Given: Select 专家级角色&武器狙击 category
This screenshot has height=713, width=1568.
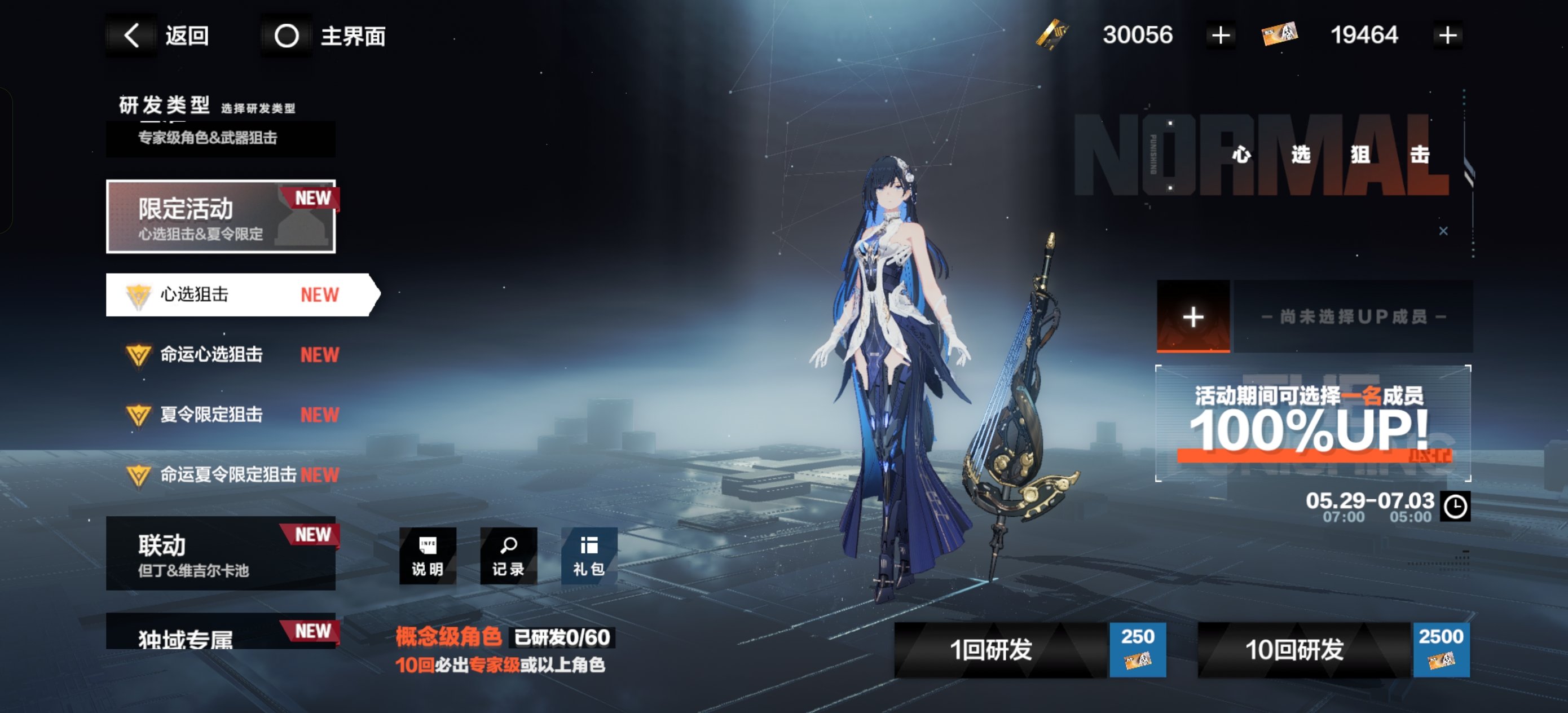Looking at the screenshot, I should 221,138.
